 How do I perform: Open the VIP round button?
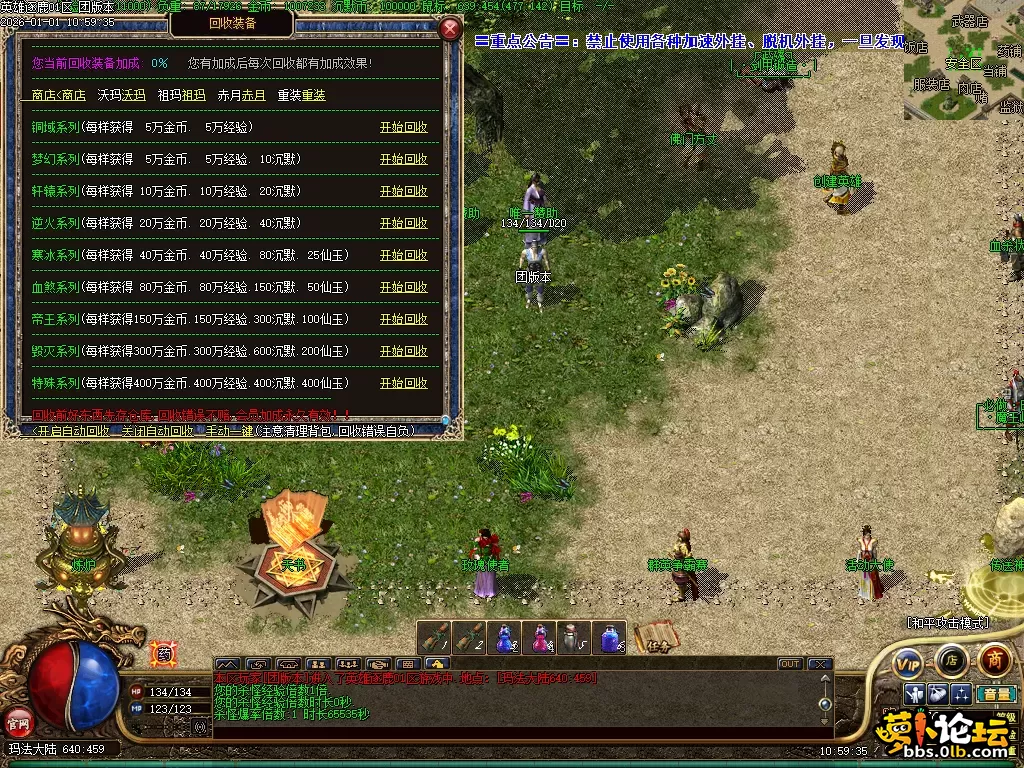coord(908,662)
